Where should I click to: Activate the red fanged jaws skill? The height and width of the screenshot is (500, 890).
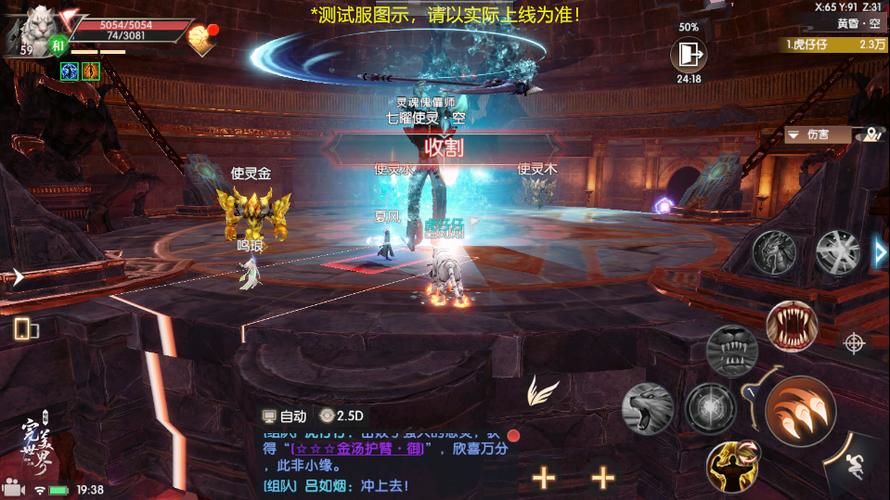tap(791, 326)
